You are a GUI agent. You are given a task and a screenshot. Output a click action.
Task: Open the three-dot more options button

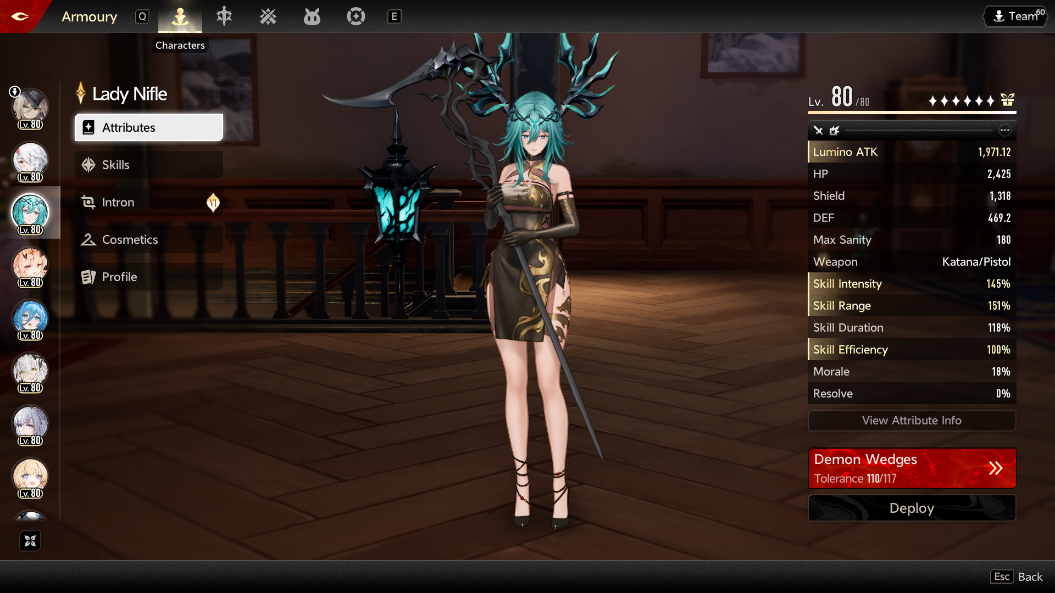pos(1005,130)
